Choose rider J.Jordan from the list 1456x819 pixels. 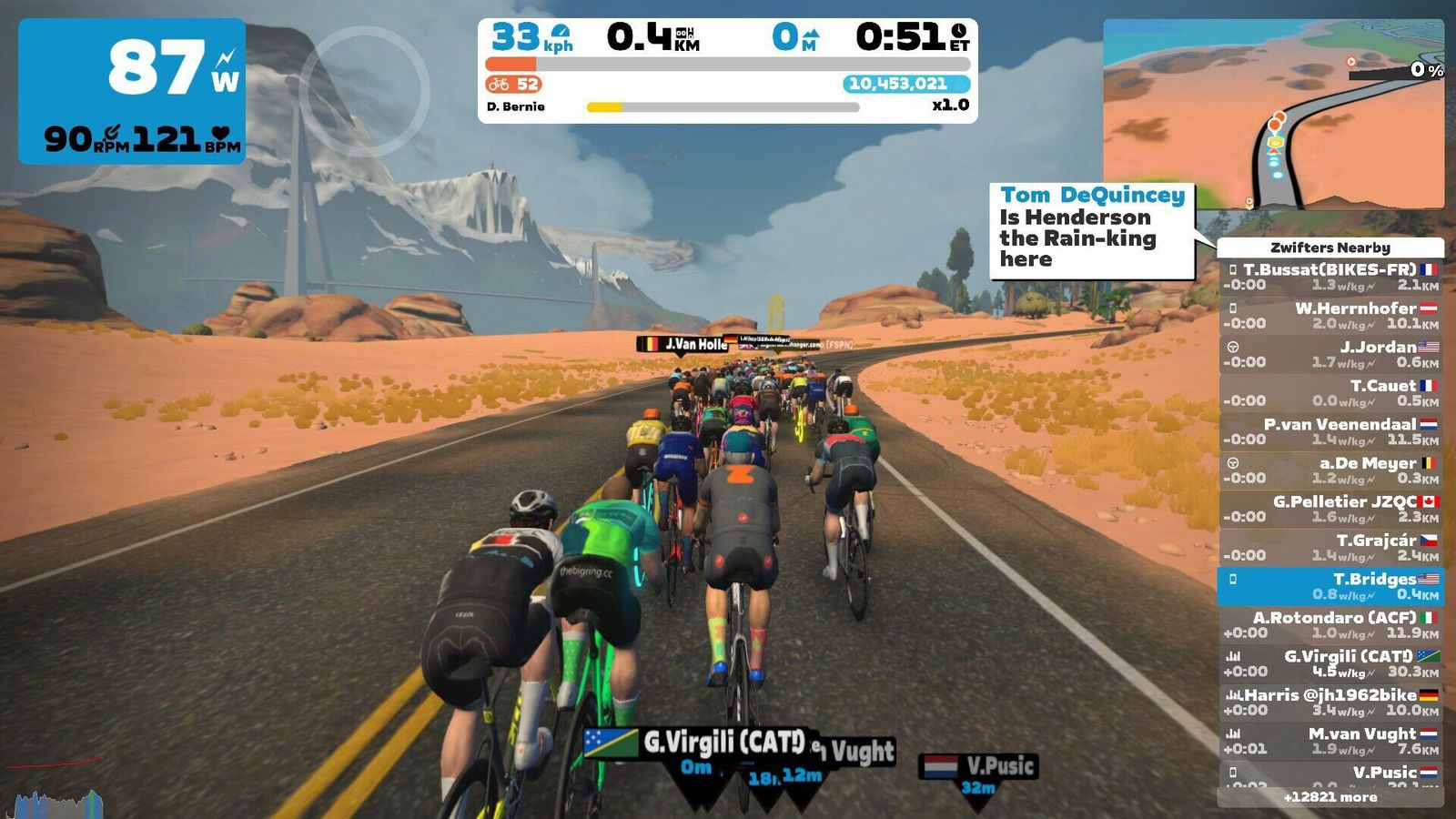[x=1330, y=354]
